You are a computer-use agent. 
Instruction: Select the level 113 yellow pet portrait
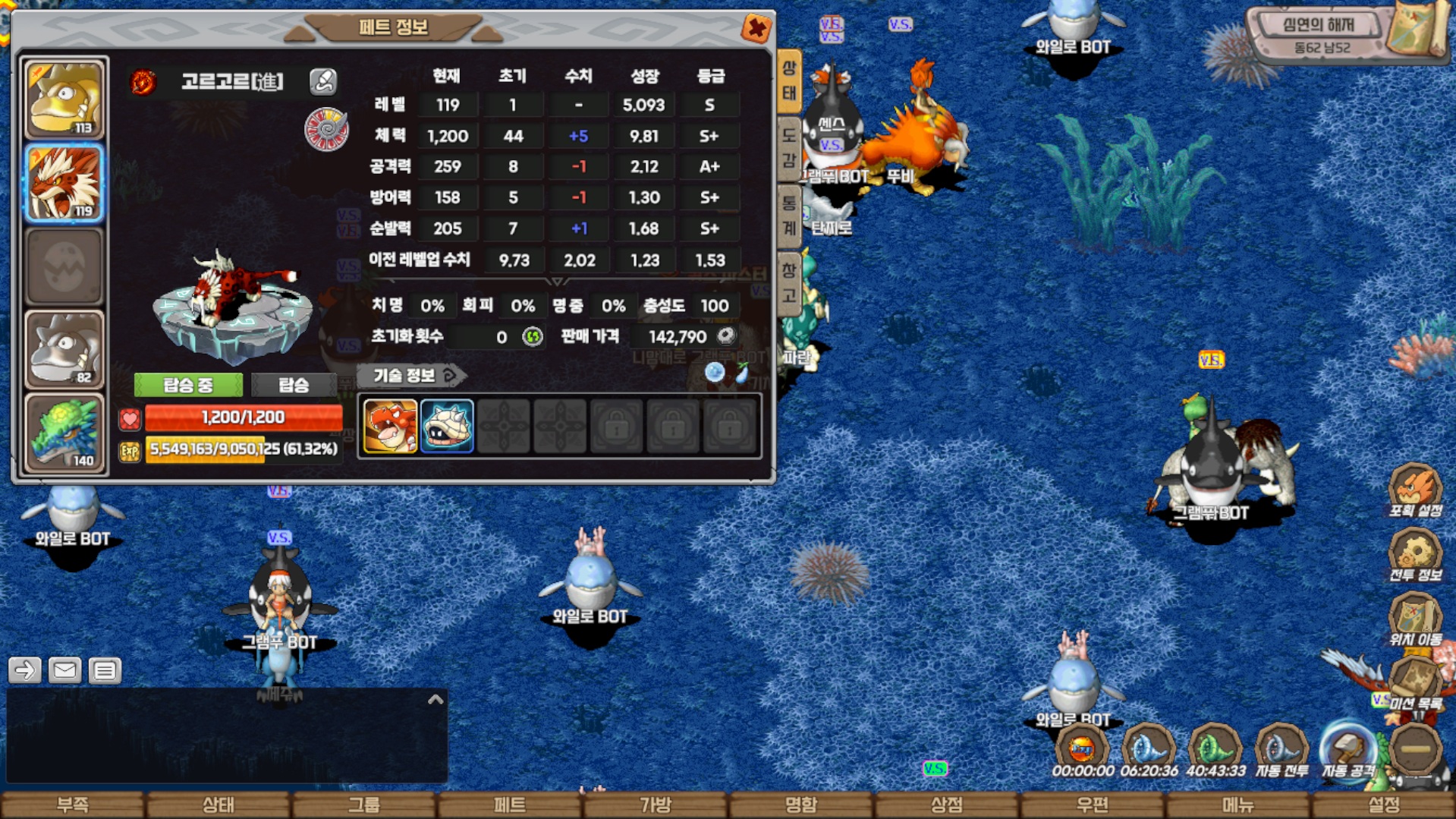pos(64,99)
